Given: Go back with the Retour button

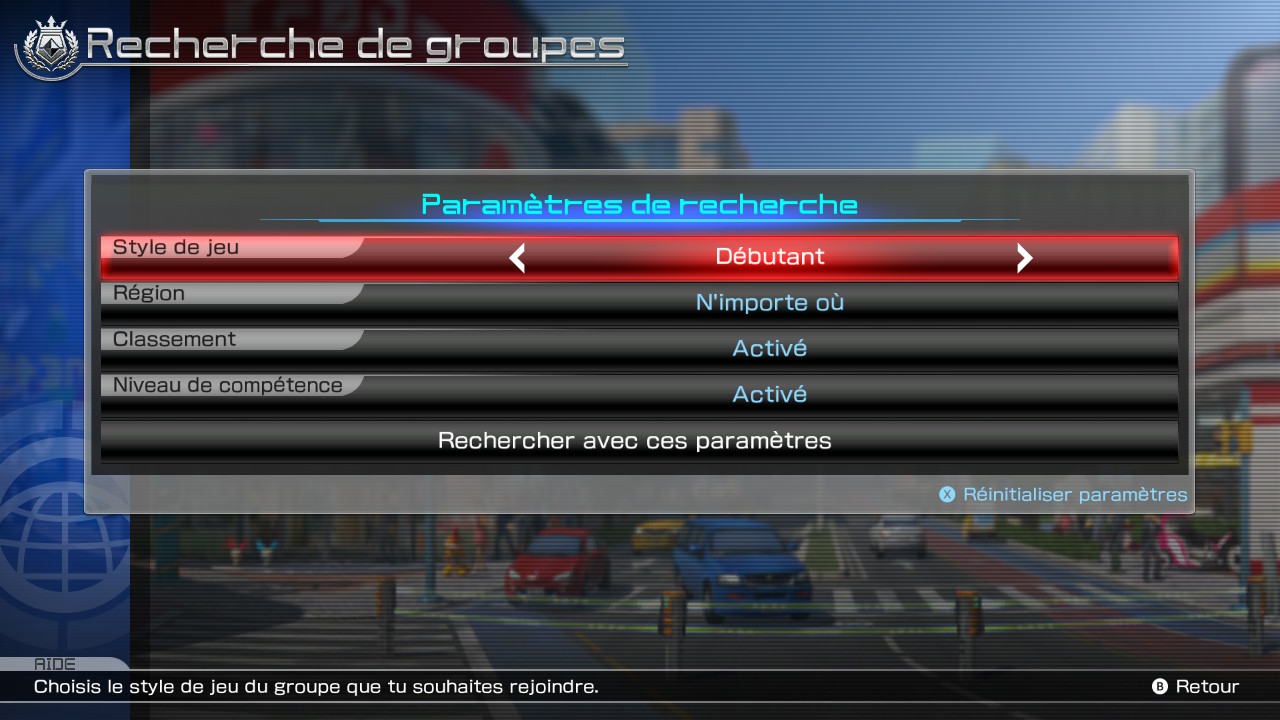Looking at the screenshot, I should pyautogui.click(x=1196, y=687).
